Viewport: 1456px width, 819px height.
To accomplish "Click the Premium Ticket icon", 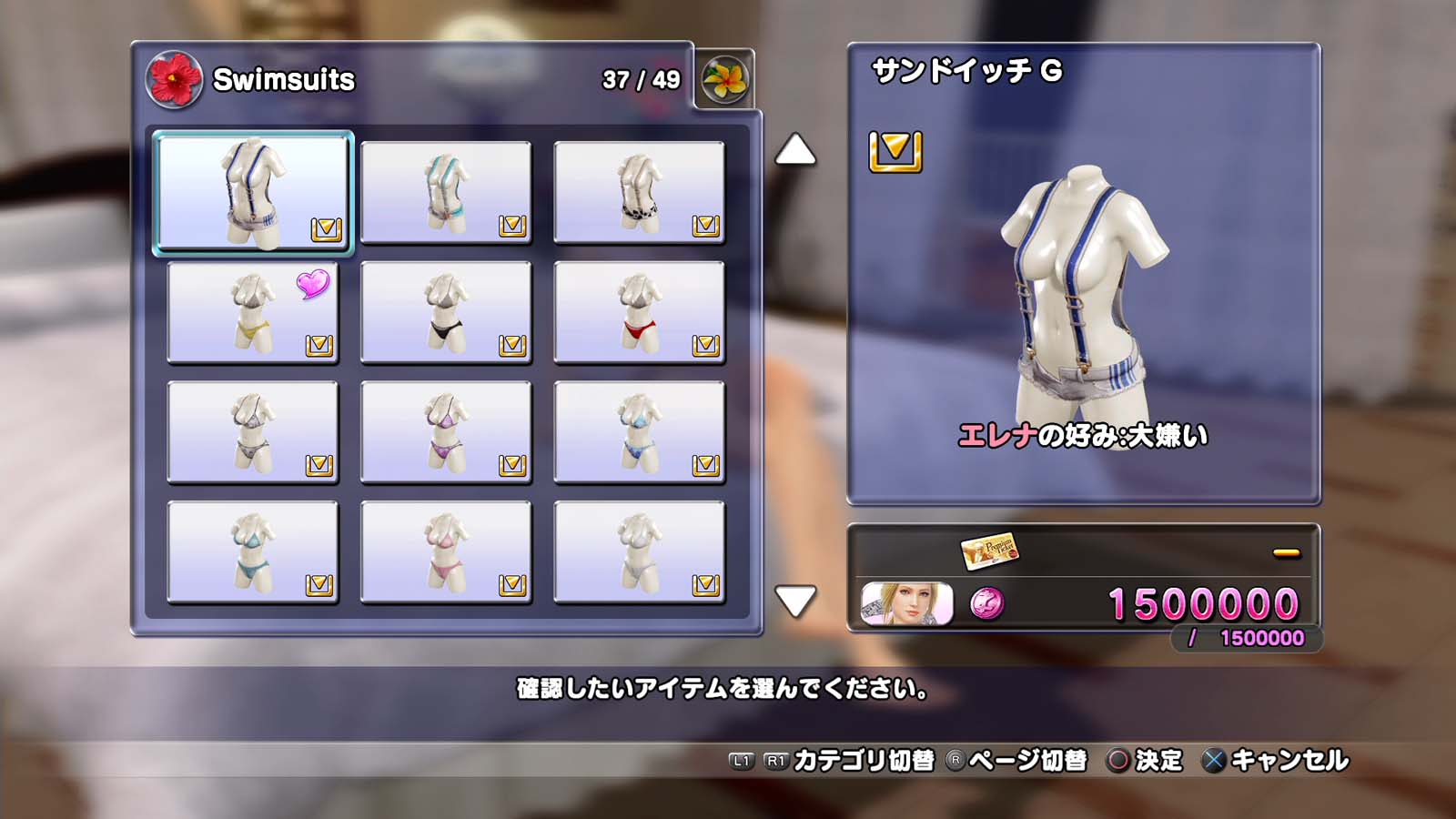I will [x=989, y=551].
